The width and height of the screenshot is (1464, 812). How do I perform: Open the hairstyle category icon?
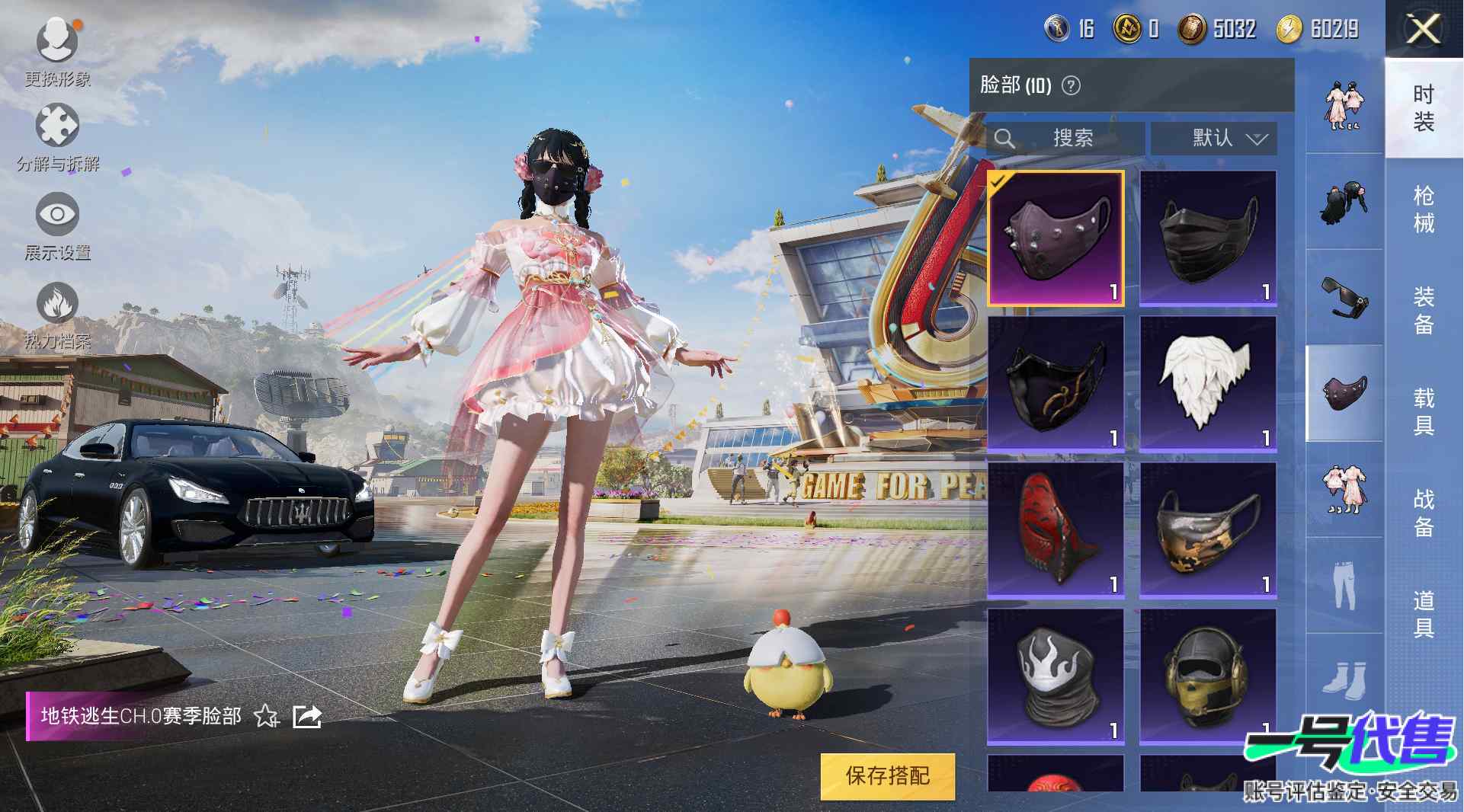[1344, 202]
